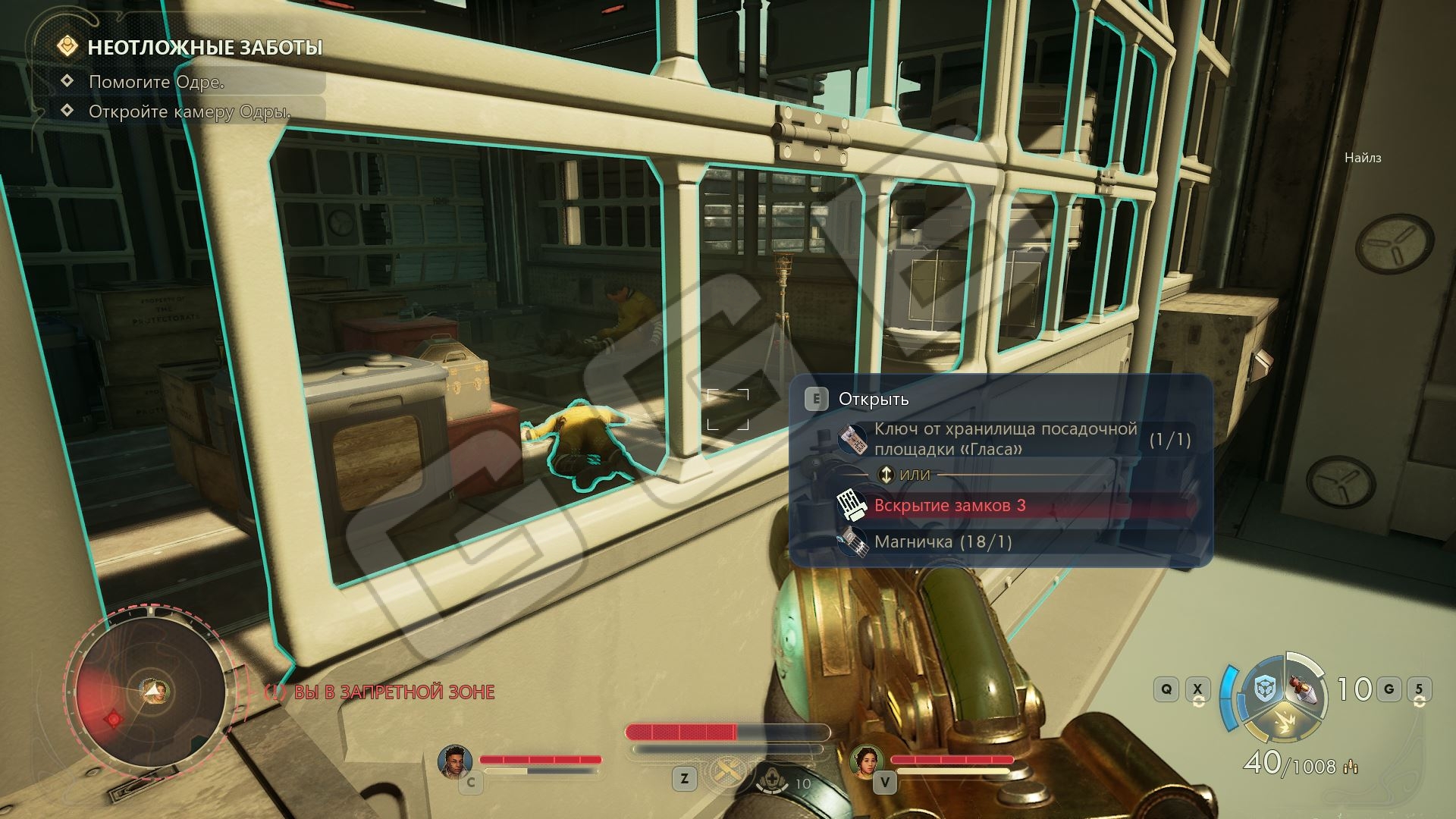Select objective "Откройте камеру Одры"
1456x819 pixels.
click(x=190, y=111)
